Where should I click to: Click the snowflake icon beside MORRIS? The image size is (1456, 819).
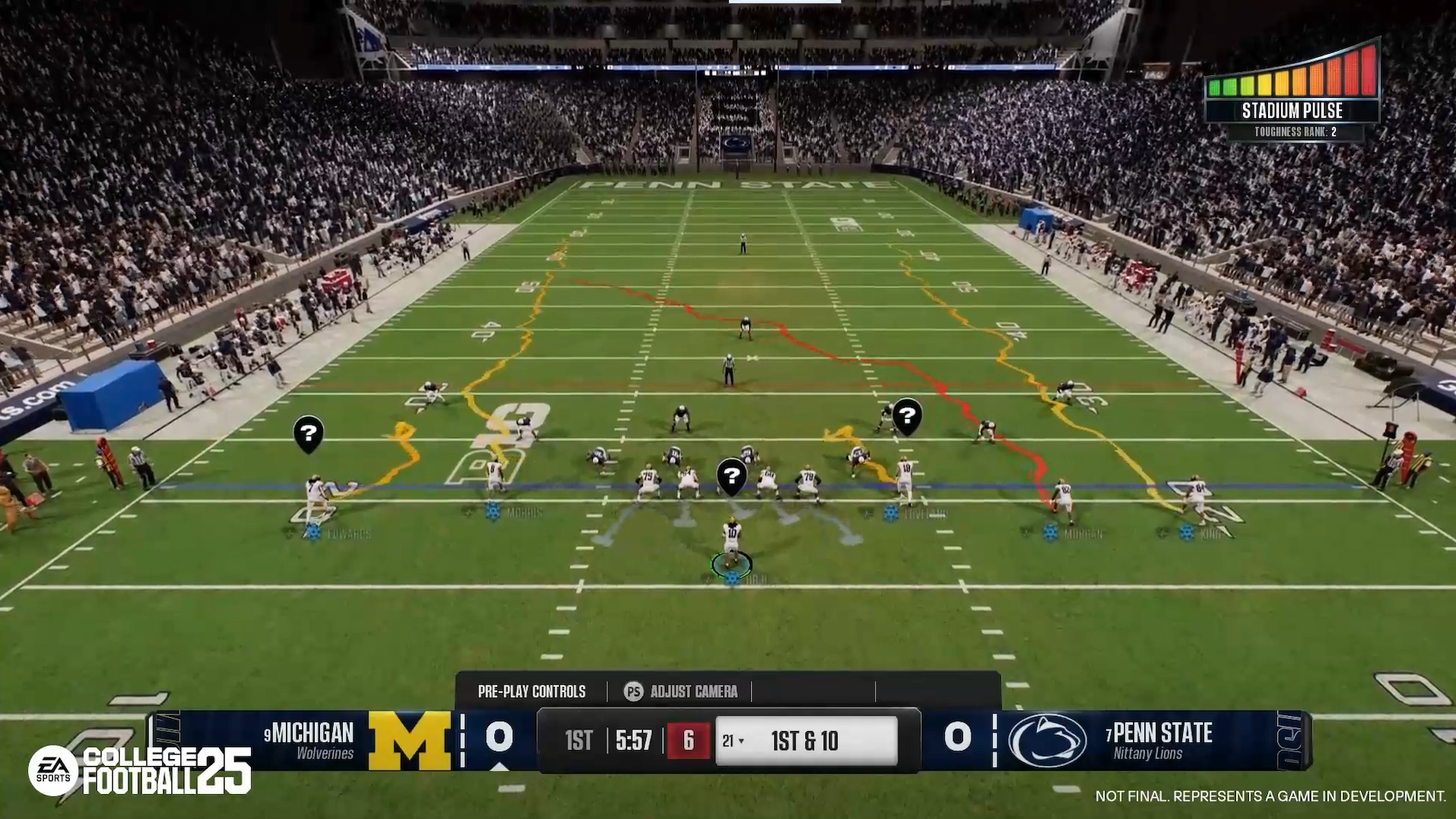click(x=491, y=510)
